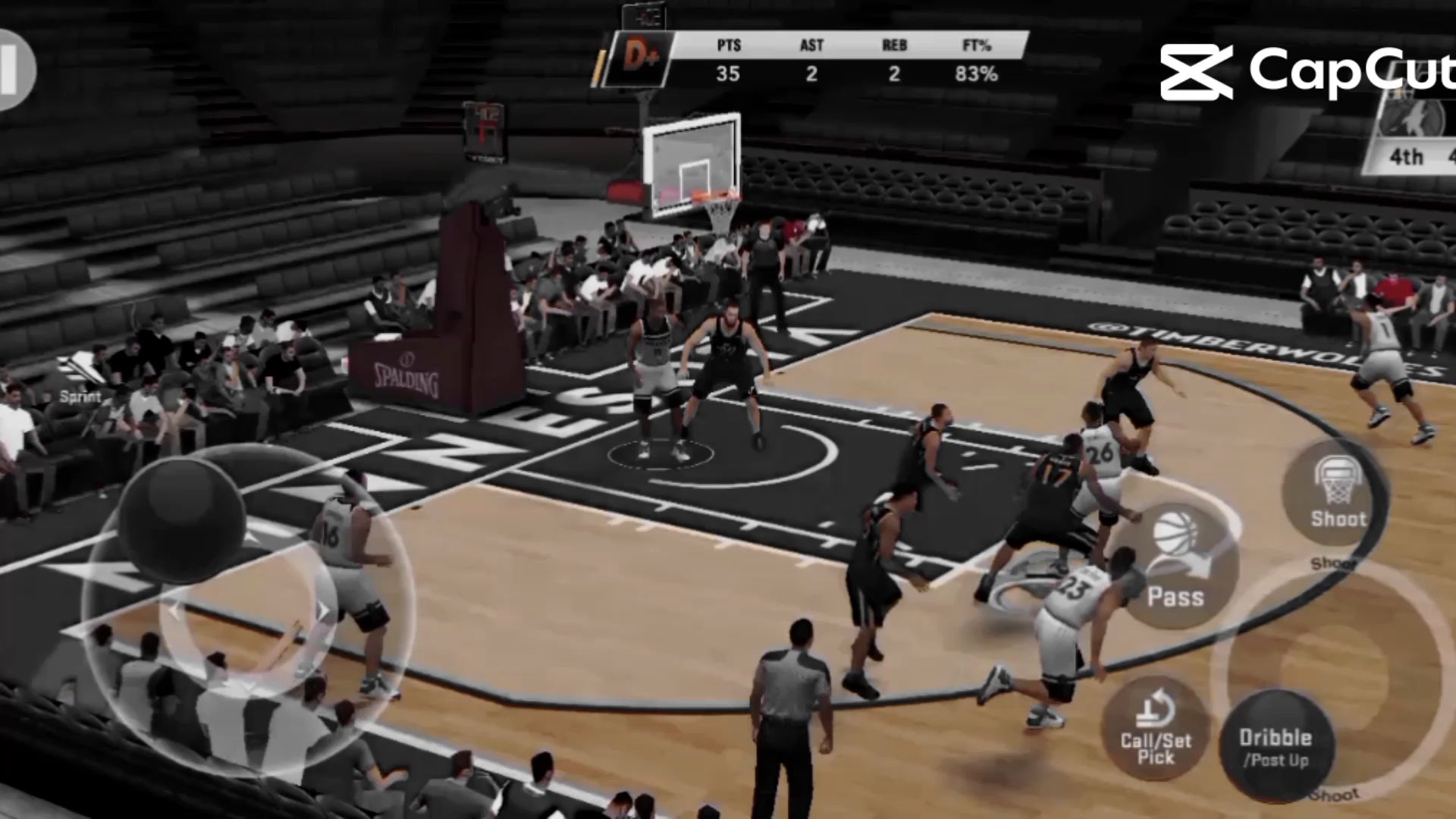Tap the Shoot button with hoop icon
The height and width of the screenshot is (819, 1456).
1336,493
